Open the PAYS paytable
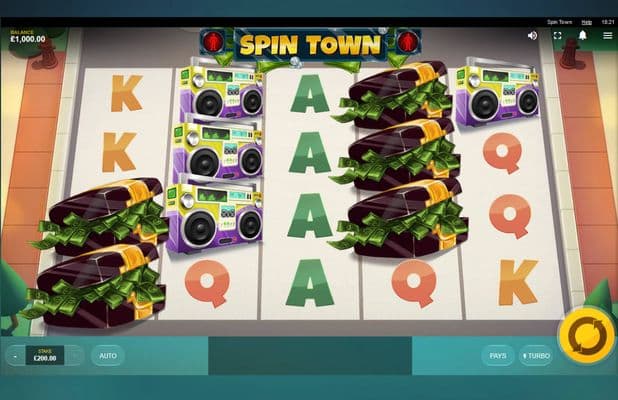The height and width of the screenshot is (400, 618). pyautogui.click(x=497, y=355)
